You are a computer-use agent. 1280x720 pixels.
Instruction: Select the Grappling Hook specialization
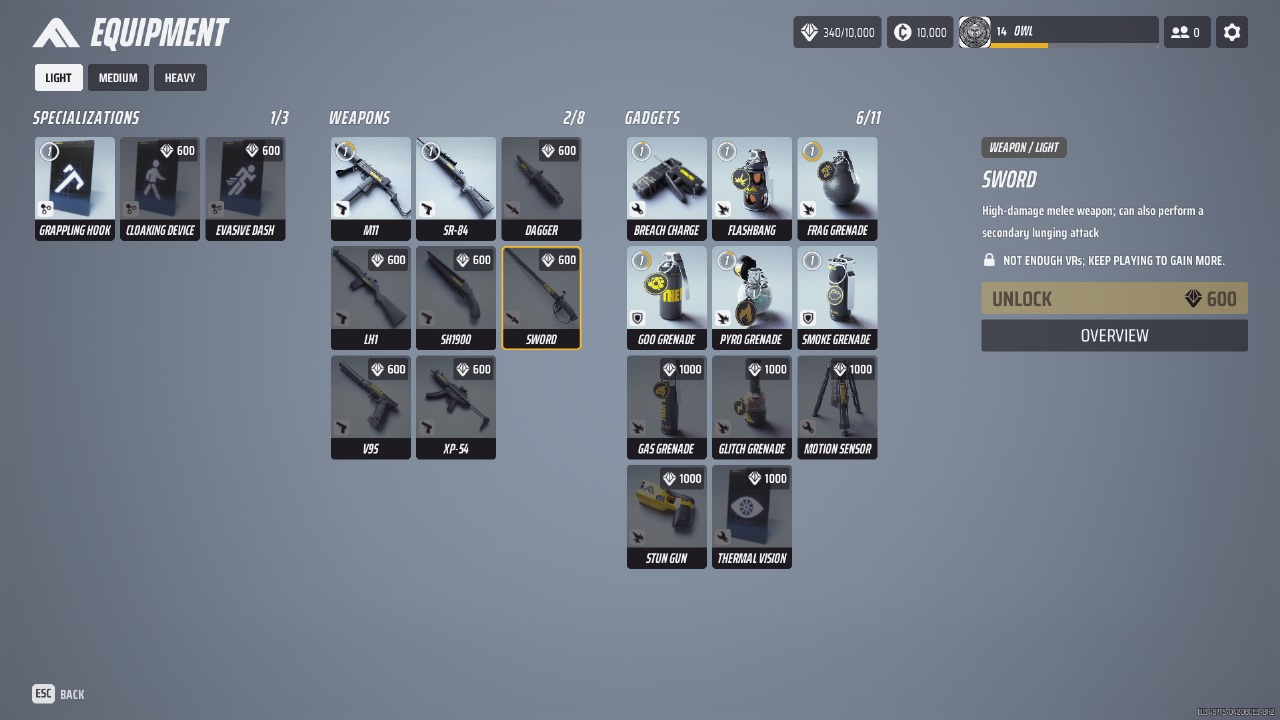[75, 189]
